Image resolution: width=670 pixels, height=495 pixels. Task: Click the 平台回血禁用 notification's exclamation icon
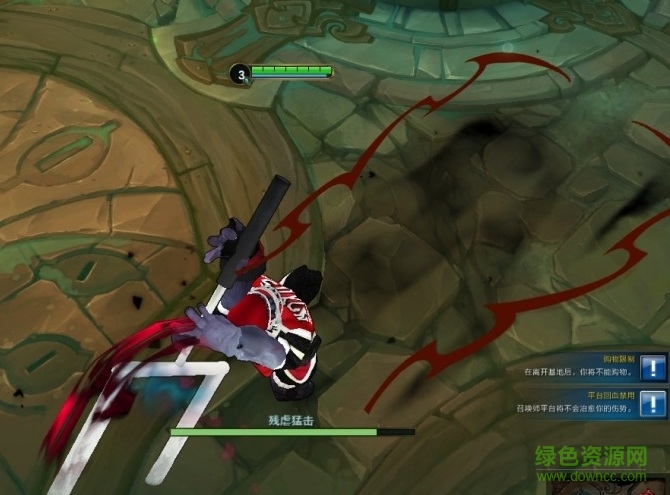click(x=653, y=402)
